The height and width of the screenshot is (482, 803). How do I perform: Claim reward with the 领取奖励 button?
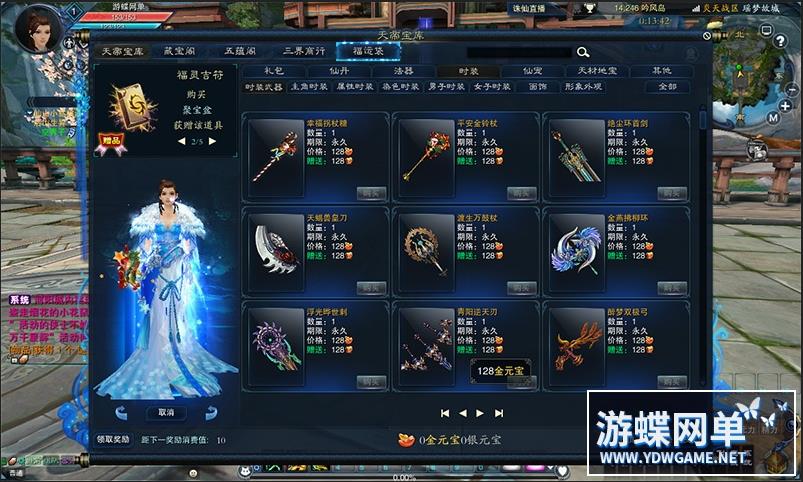[x=113, y=439]
